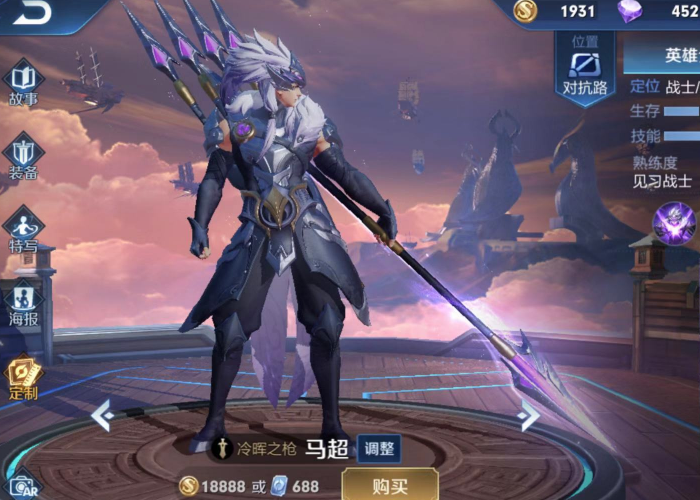View the 海报 poster
This screenshot has width=700, height=500.
coord(23,302)
